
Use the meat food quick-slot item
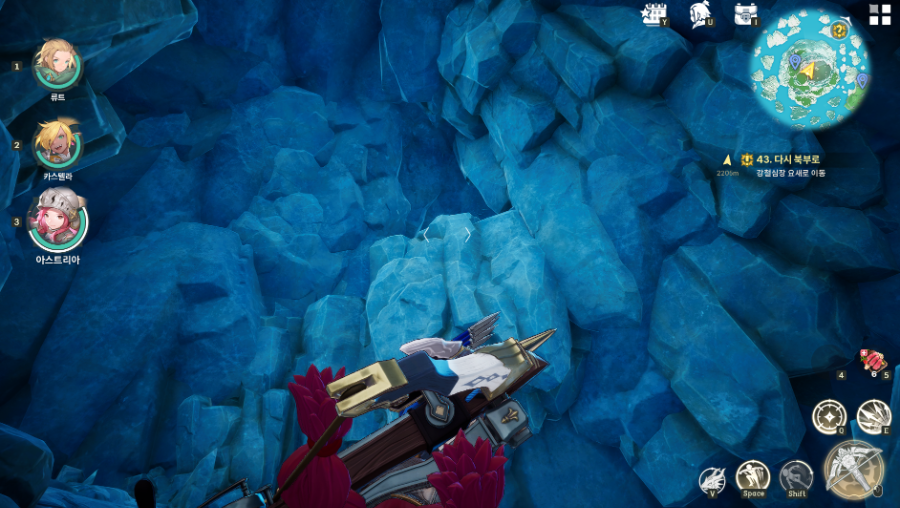click(x=873, y=360)
